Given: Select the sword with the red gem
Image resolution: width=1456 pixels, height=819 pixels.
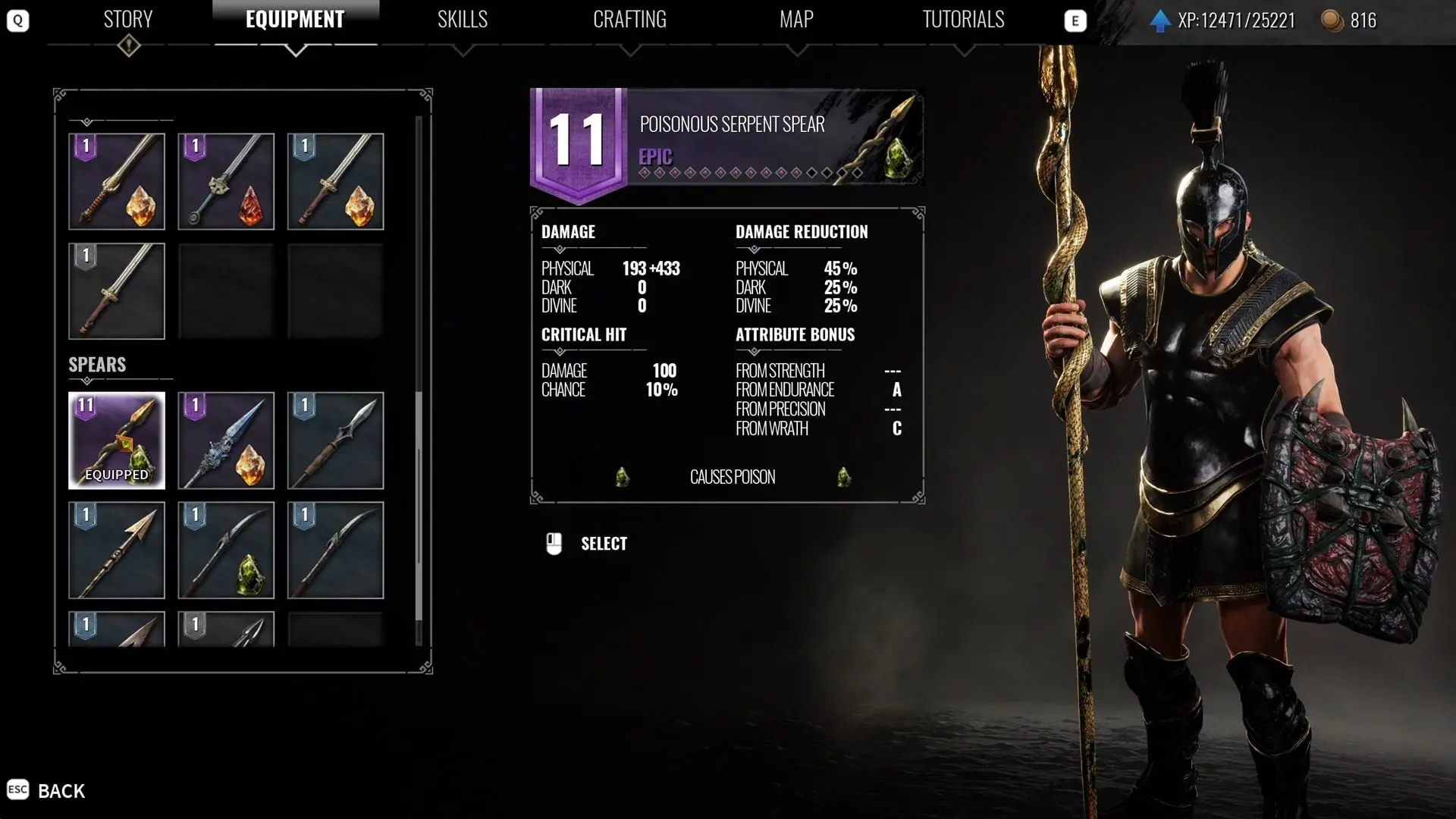Looking at the screenshot, I should click(226, 182).
